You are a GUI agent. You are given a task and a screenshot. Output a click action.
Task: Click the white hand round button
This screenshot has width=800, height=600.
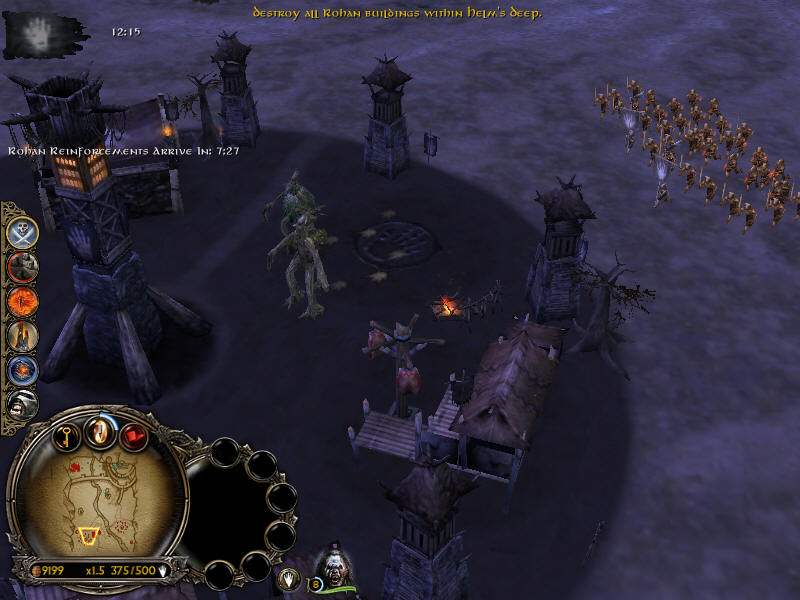click(289, 577)
